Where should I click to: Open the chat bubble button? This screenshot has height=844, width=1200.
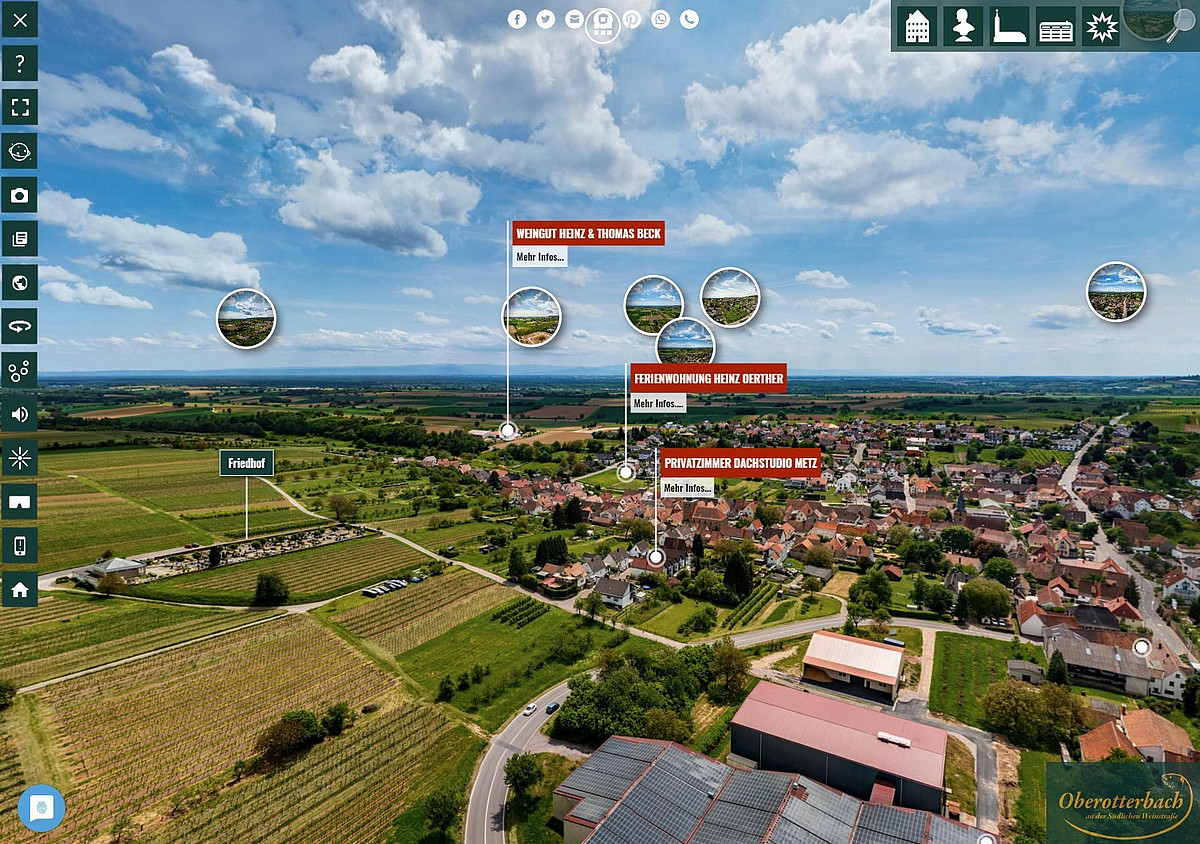41,809
